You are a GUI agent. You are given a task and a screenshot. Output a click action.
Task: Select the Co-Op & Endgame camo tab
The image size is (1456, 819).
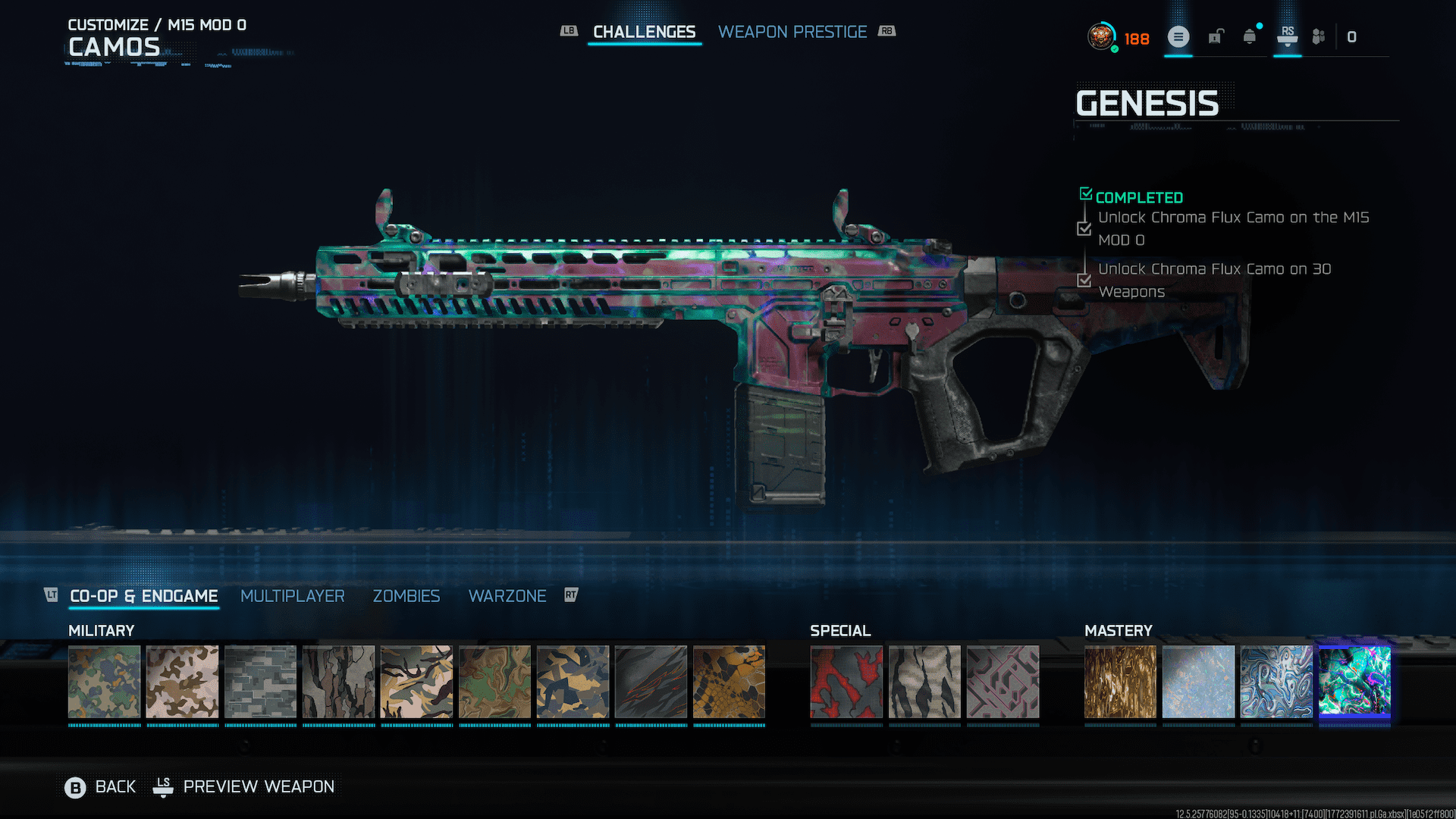point(143,596)
